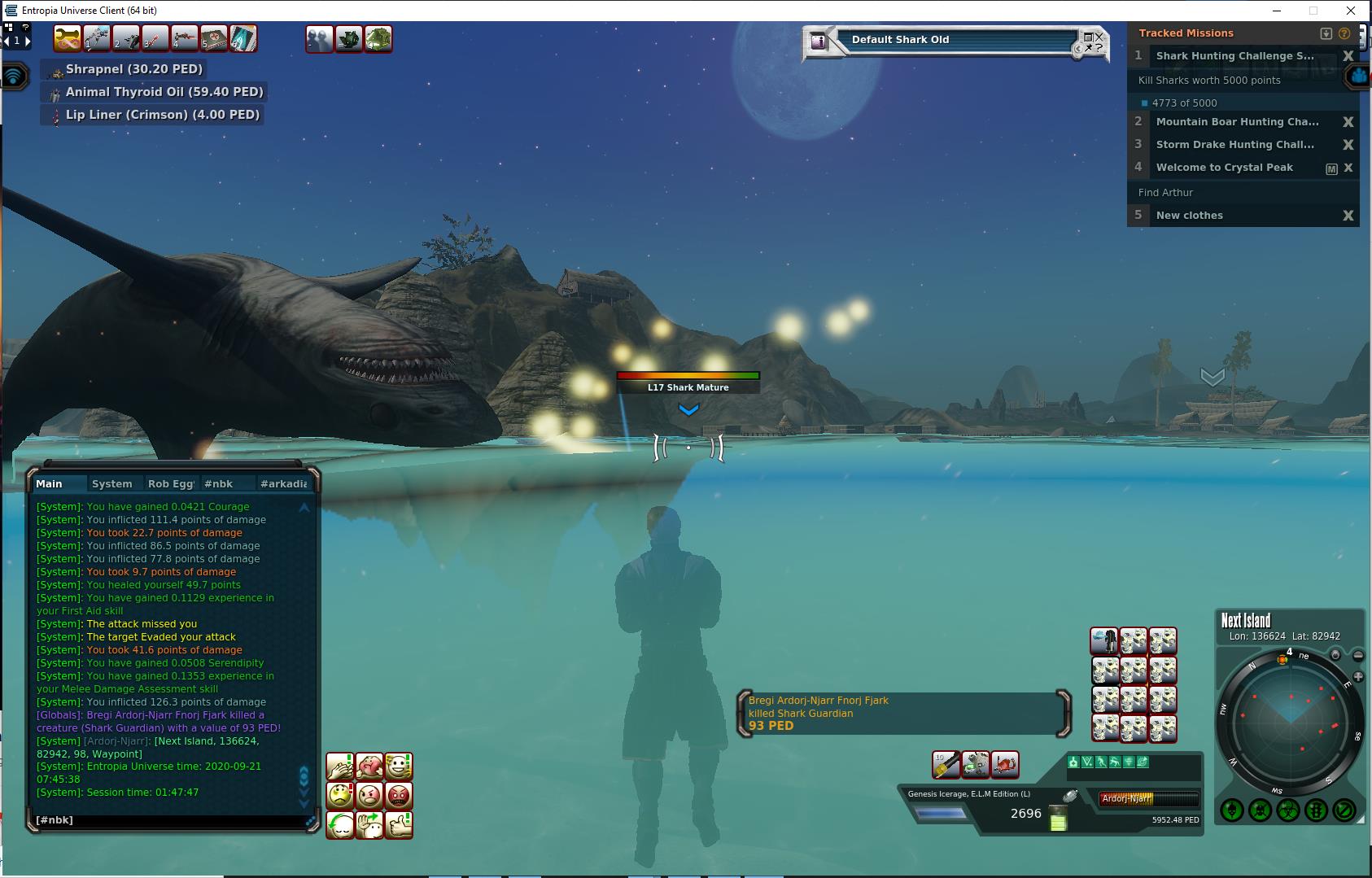Switch to the System chat tab
This screenshot has width=1372, height=878.
tap(111, 483)
